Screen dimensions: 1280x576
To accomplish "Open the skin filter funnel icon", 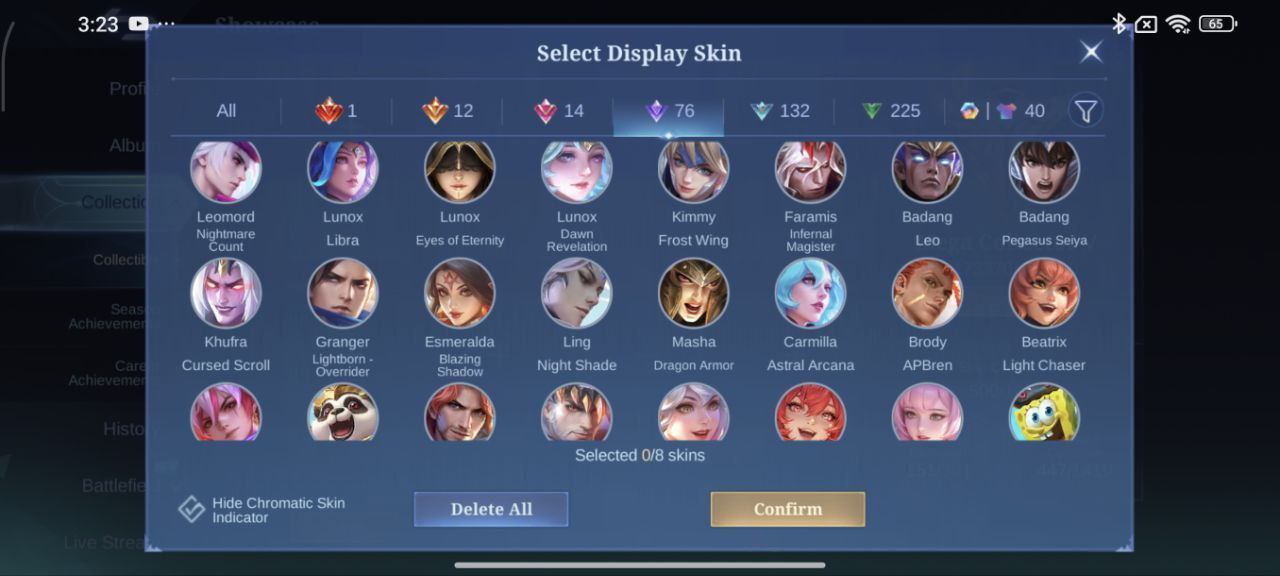I will coord(1086,110).
